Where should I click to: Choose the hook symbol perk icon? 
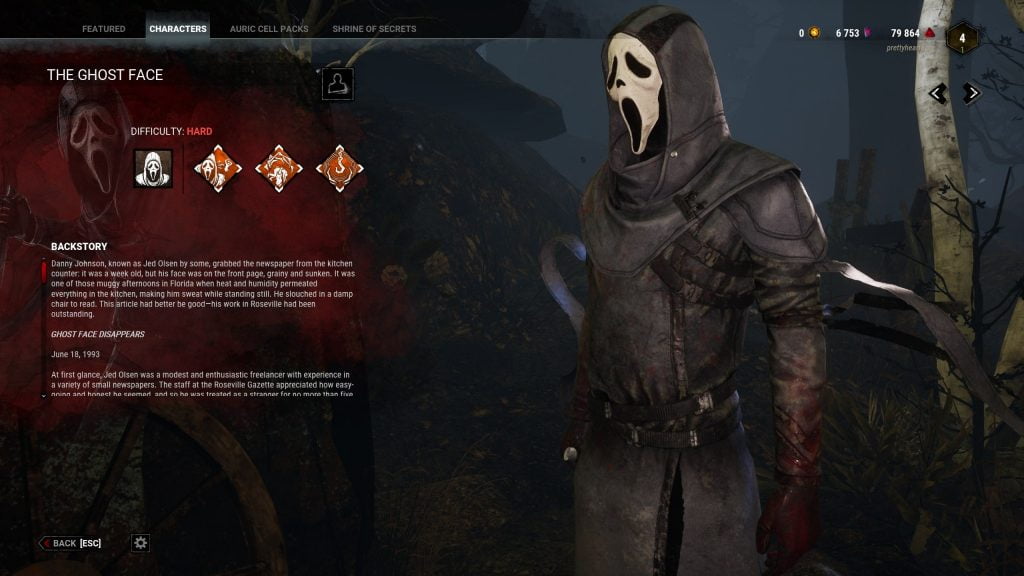tap(339, 169)
